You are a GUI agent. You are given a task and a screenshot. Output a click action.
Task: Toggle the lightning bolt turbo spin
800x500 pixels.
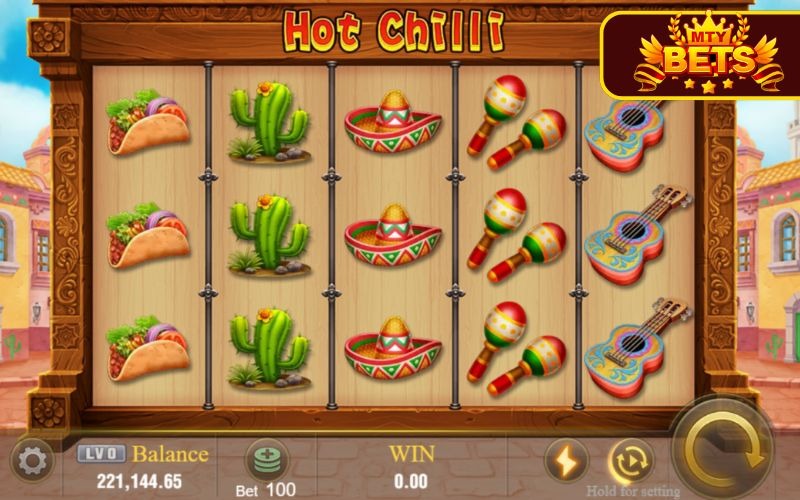(566, 461)
